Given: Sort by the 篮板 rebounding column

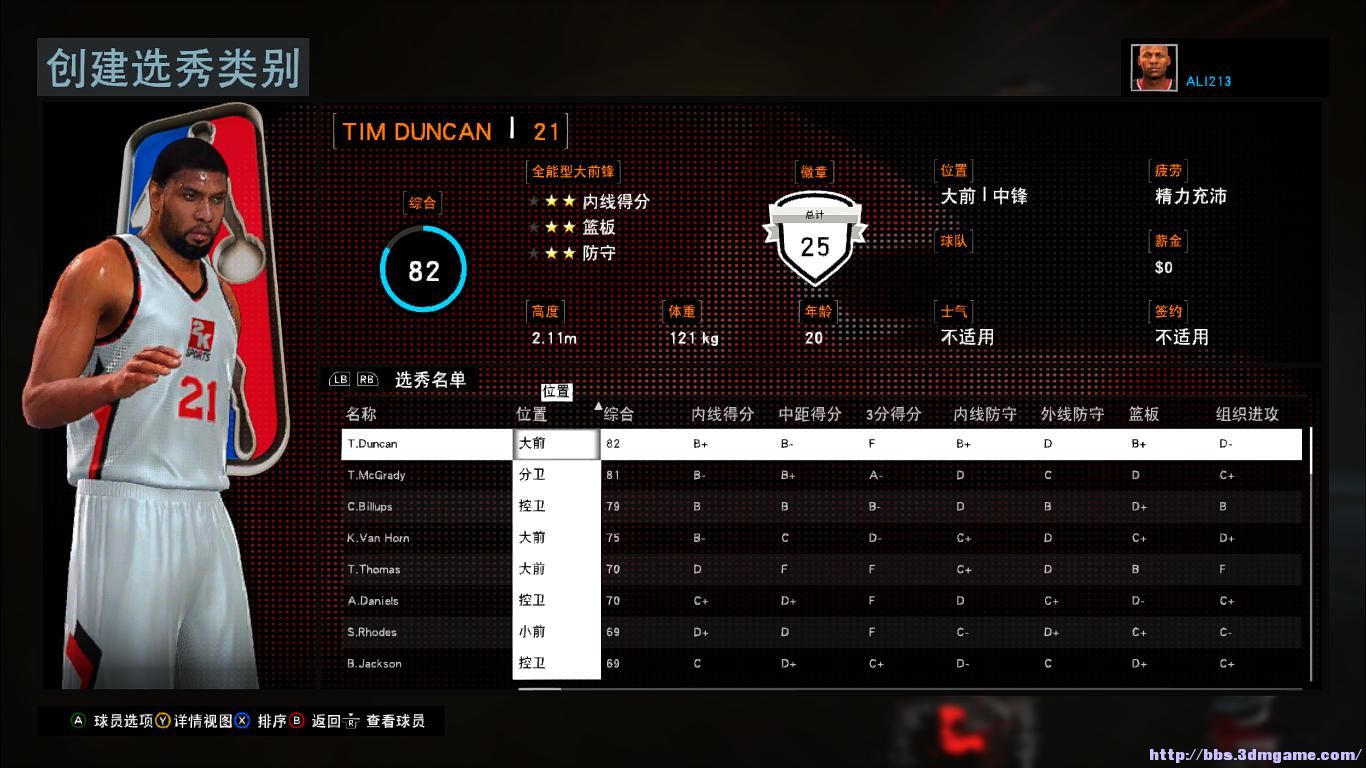Looking at the screenshot, I should point(1144,414).
